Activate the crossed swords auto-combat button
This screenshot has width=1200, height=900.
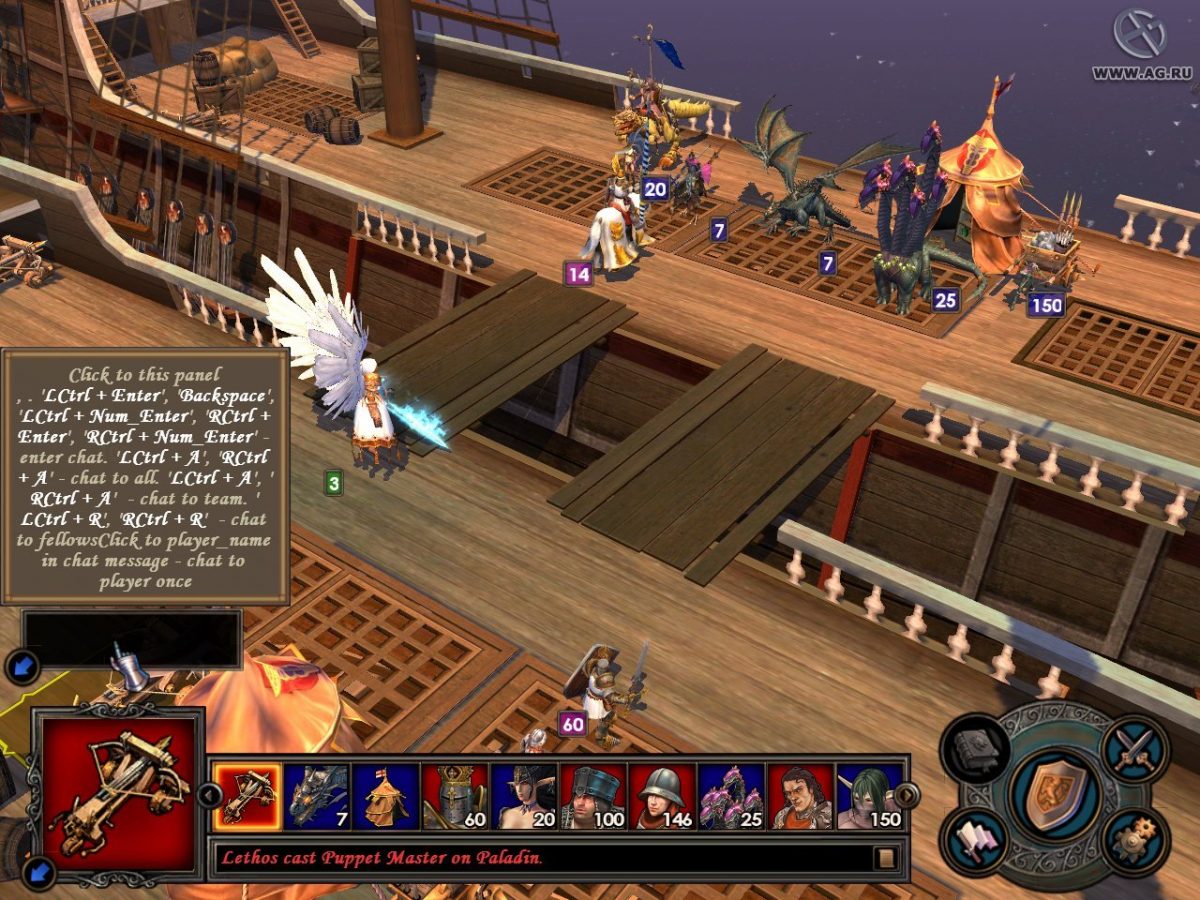coord(1135,750)
